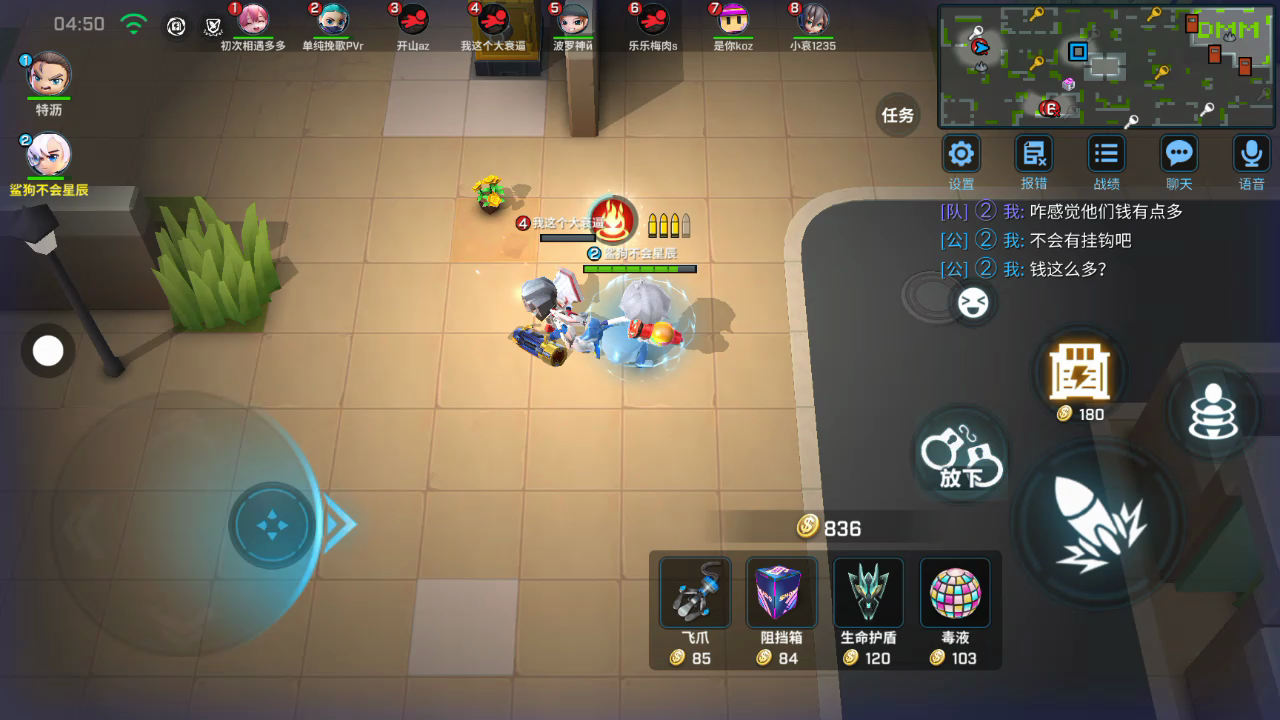This screenshot has width=1280, height=720.
Task: Select player 是你koz avatar
Action: coord(733,20)
